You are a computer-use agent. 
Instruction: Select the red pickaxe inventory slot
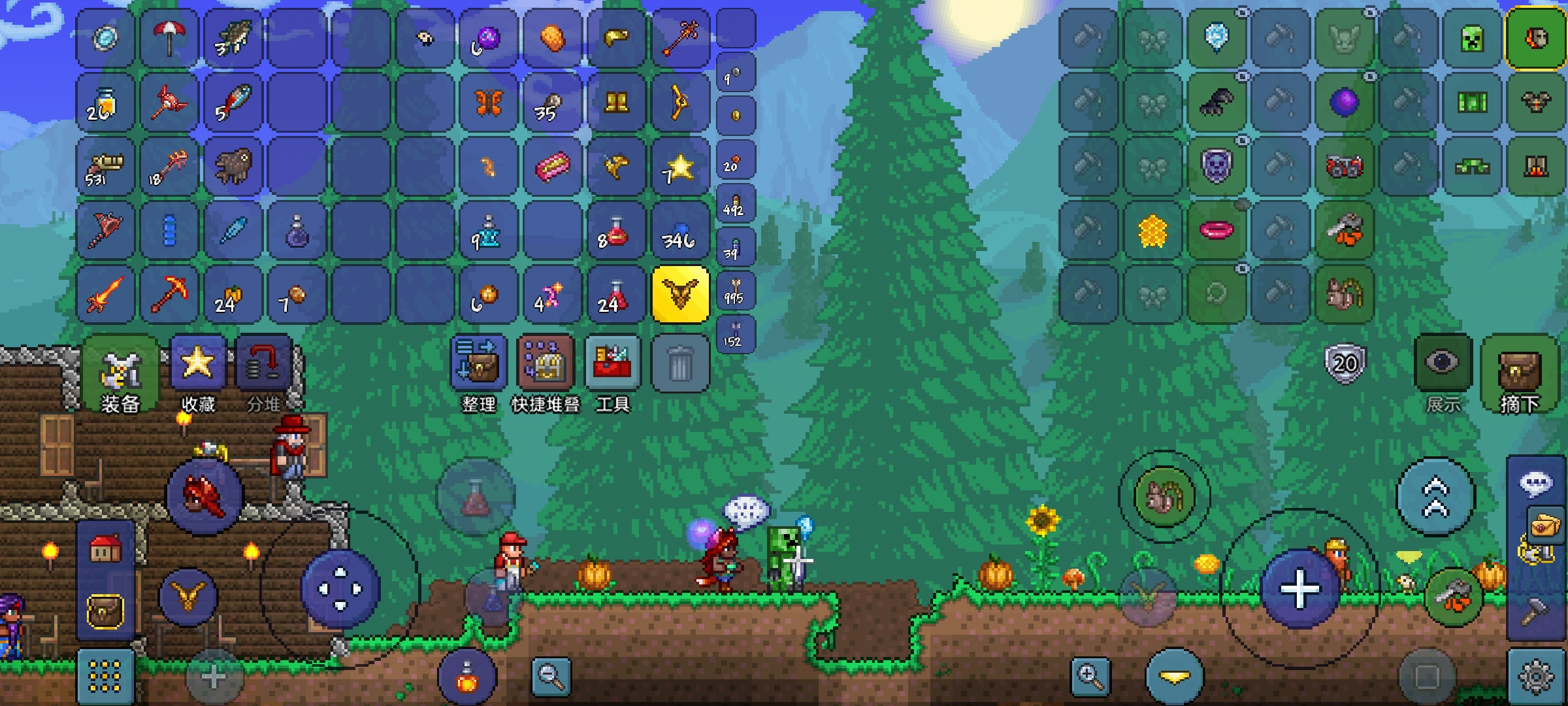[169, 294]
